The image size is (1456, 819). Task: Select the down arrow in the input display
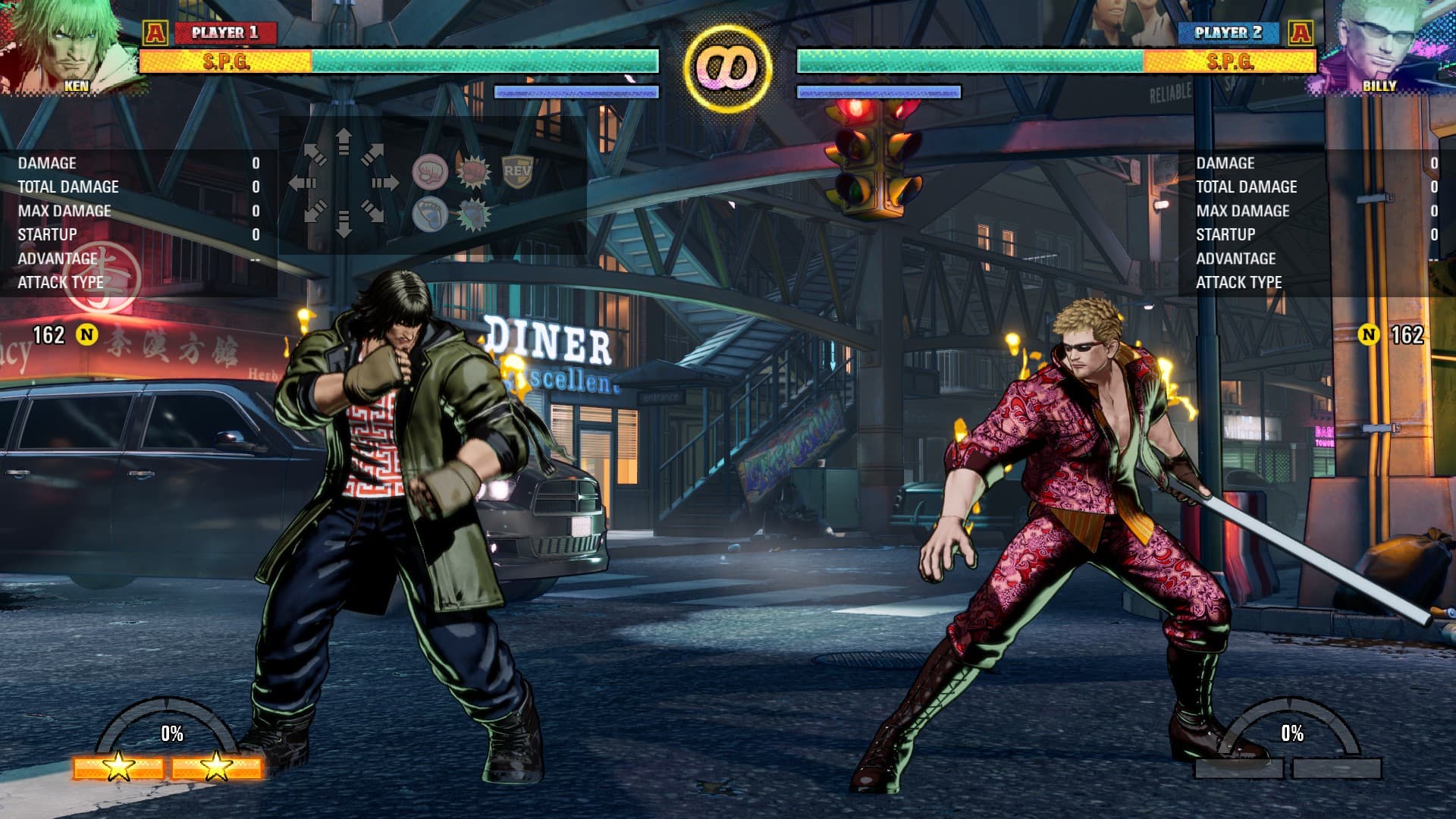[x=344, y=224]
